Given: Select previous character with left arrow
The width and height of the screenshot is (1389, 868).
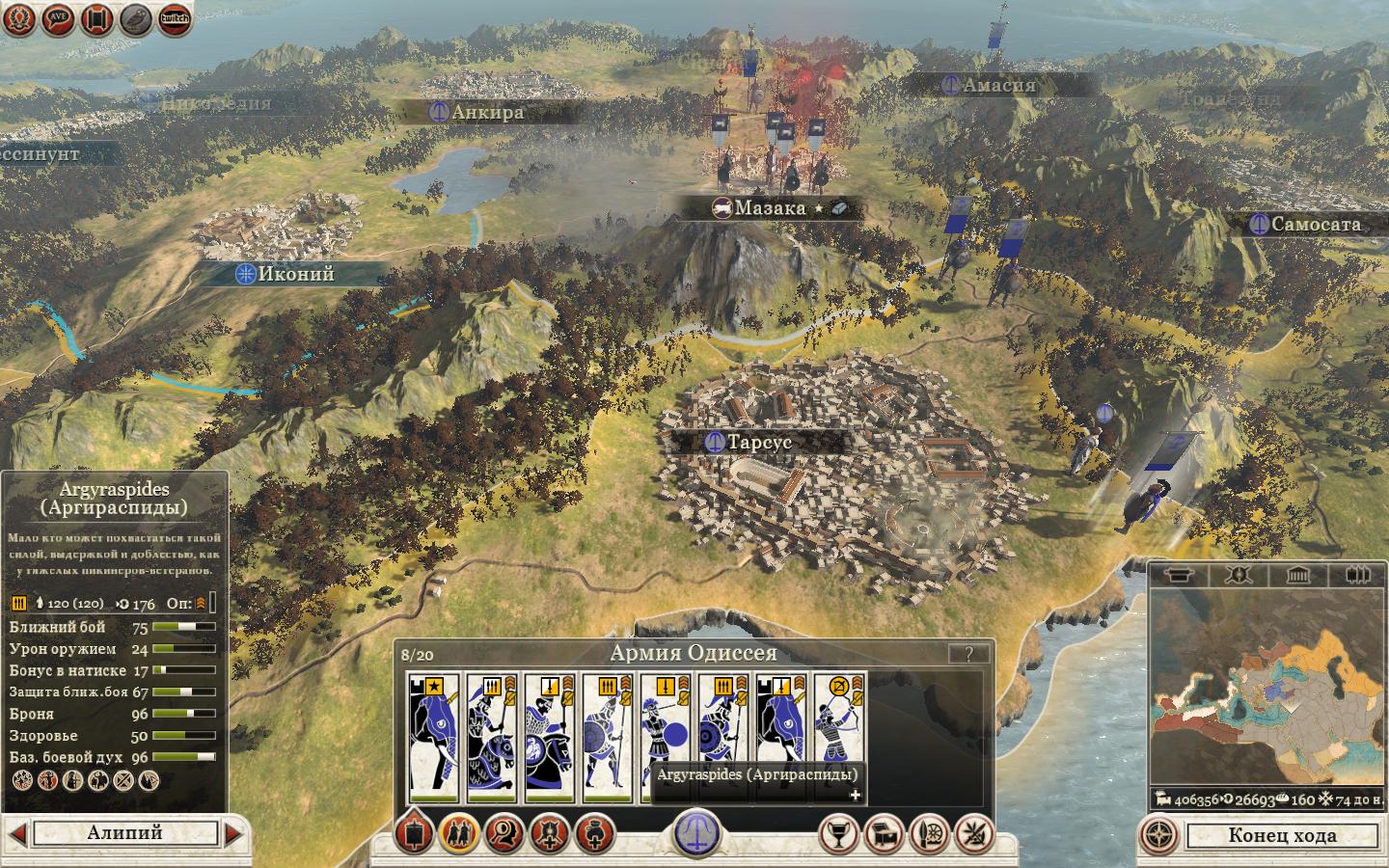Looking at the screenshot, I should pos(17,833).
